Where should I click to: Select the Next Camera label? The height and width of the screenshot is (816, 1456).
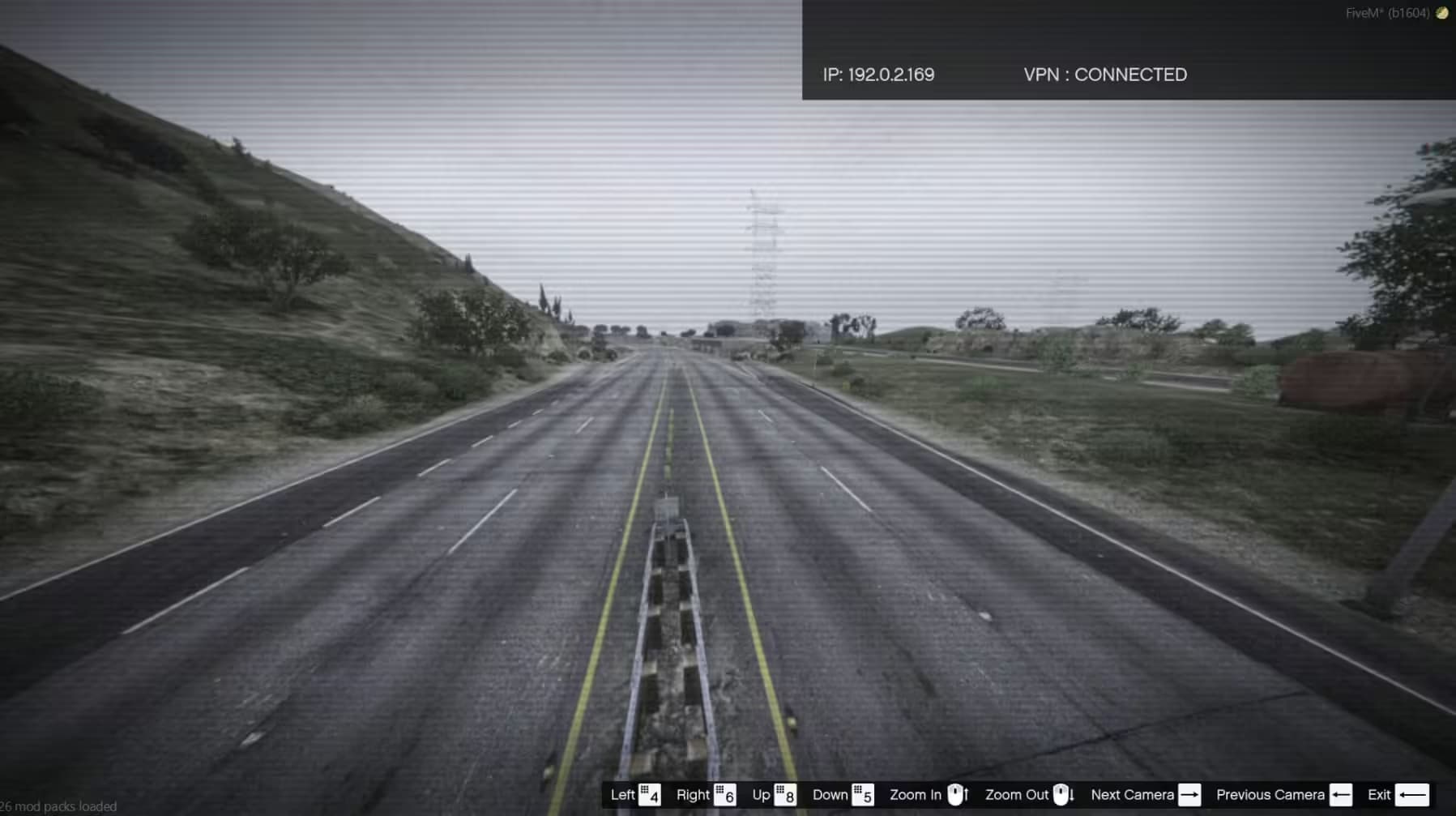[1132, 795]
